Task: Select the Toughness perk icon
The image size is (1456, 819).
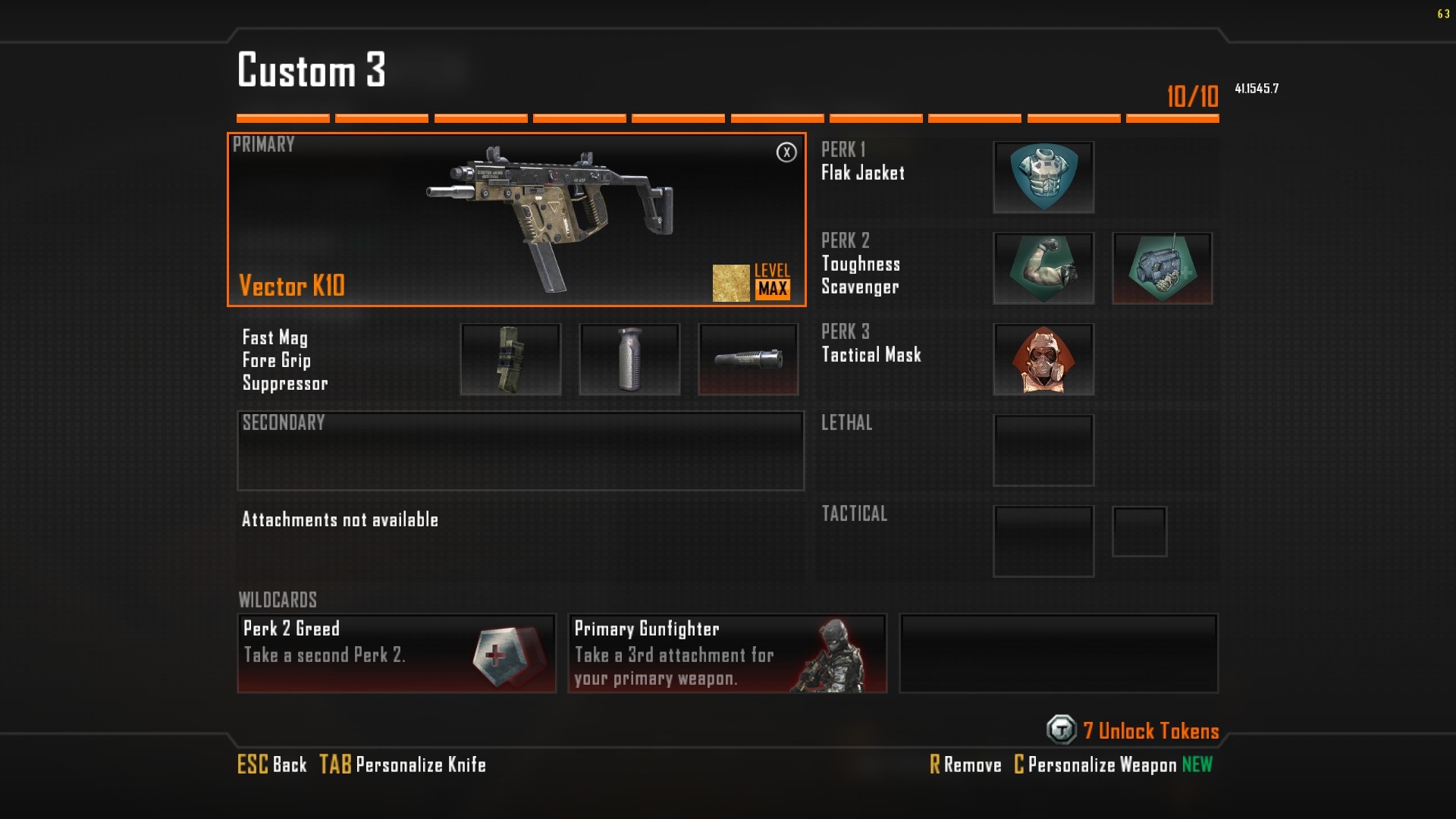Action: point(1043,268)
